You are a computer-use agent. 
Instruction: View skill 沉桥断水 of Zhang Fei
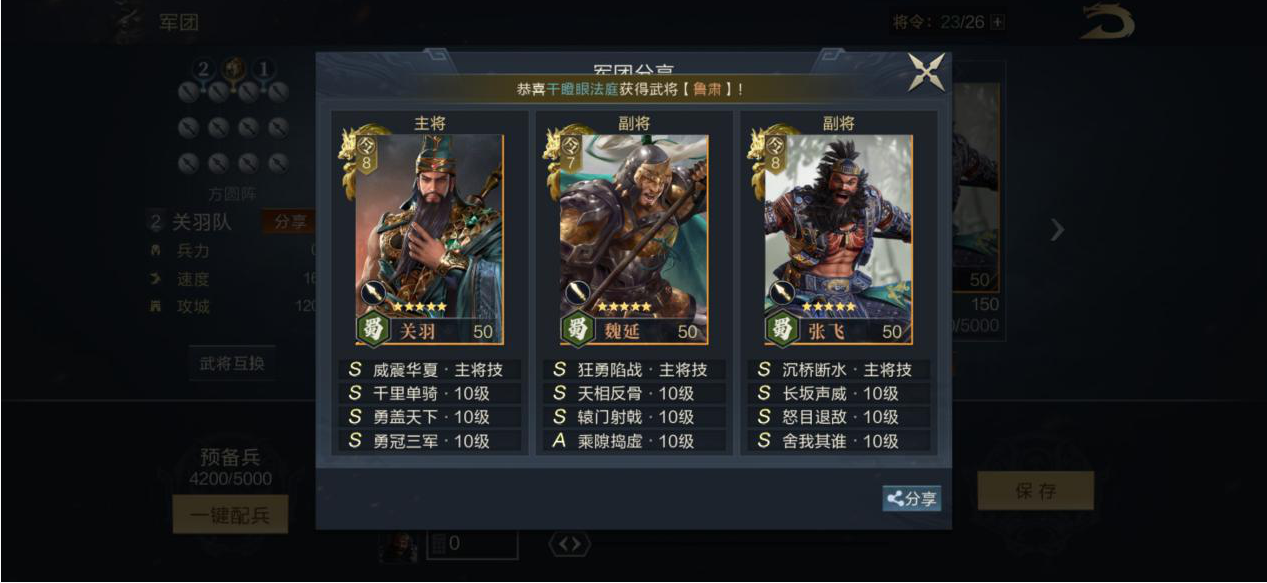838,370
